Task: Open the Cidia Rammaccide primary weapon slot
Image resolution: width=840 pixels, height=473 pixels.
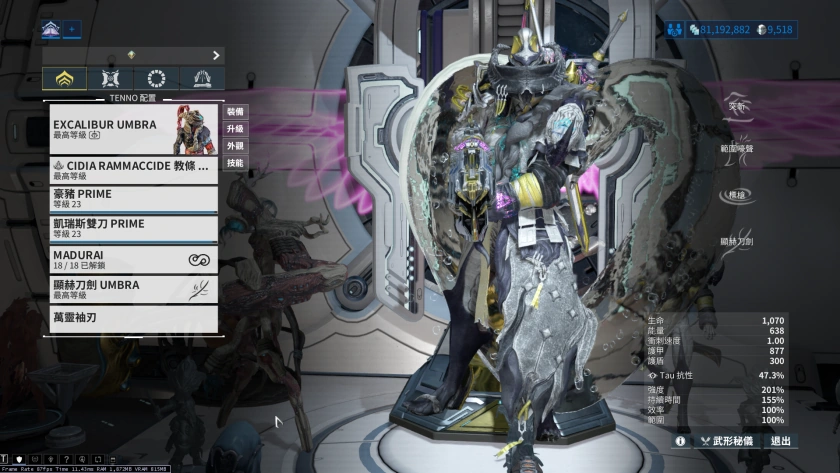Action: click(x=130, y=168)
